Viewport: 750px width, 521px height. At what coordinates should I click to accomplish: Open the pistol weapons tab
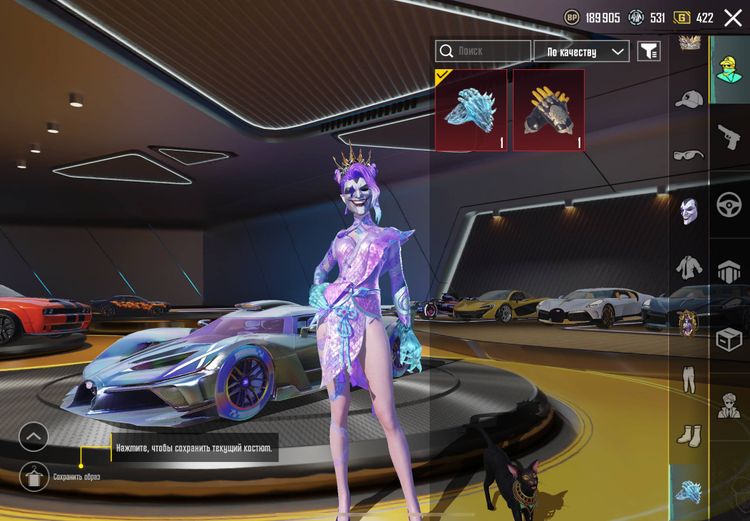click(x=730, y=137)
